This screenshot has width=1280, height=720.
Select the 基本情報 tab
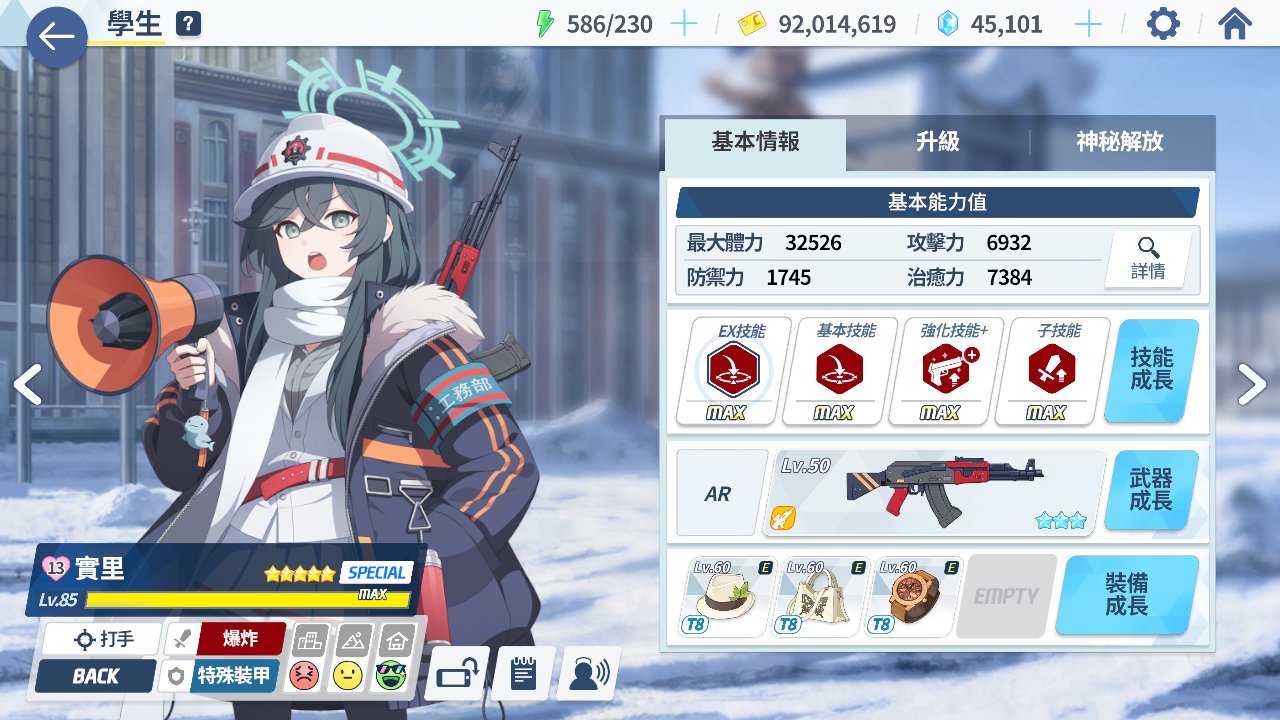(755, 142)
